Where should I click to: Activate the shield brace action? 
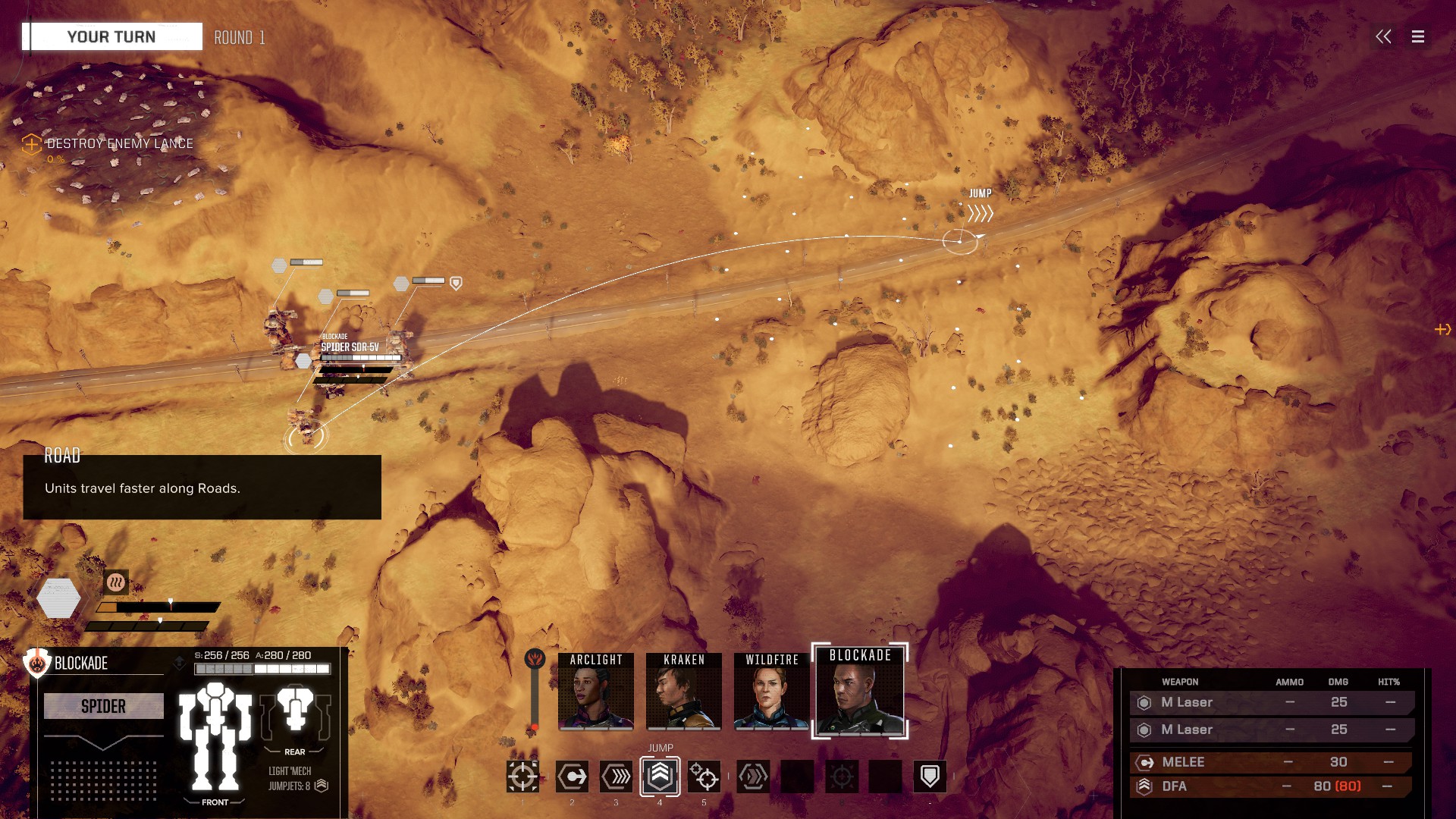[x=930, y=777]
